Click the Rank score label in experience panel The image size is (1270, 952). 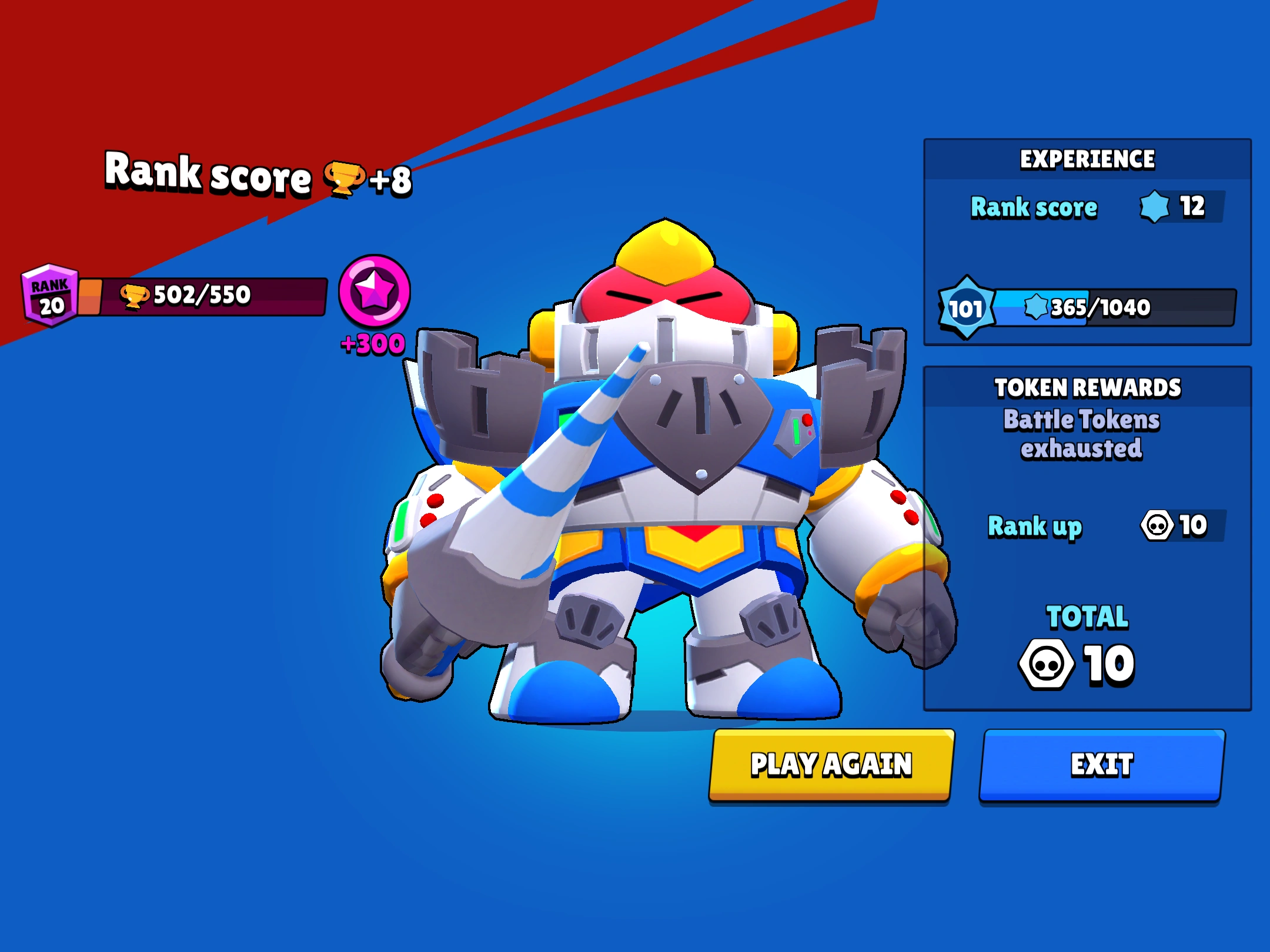click(1034, 207)
